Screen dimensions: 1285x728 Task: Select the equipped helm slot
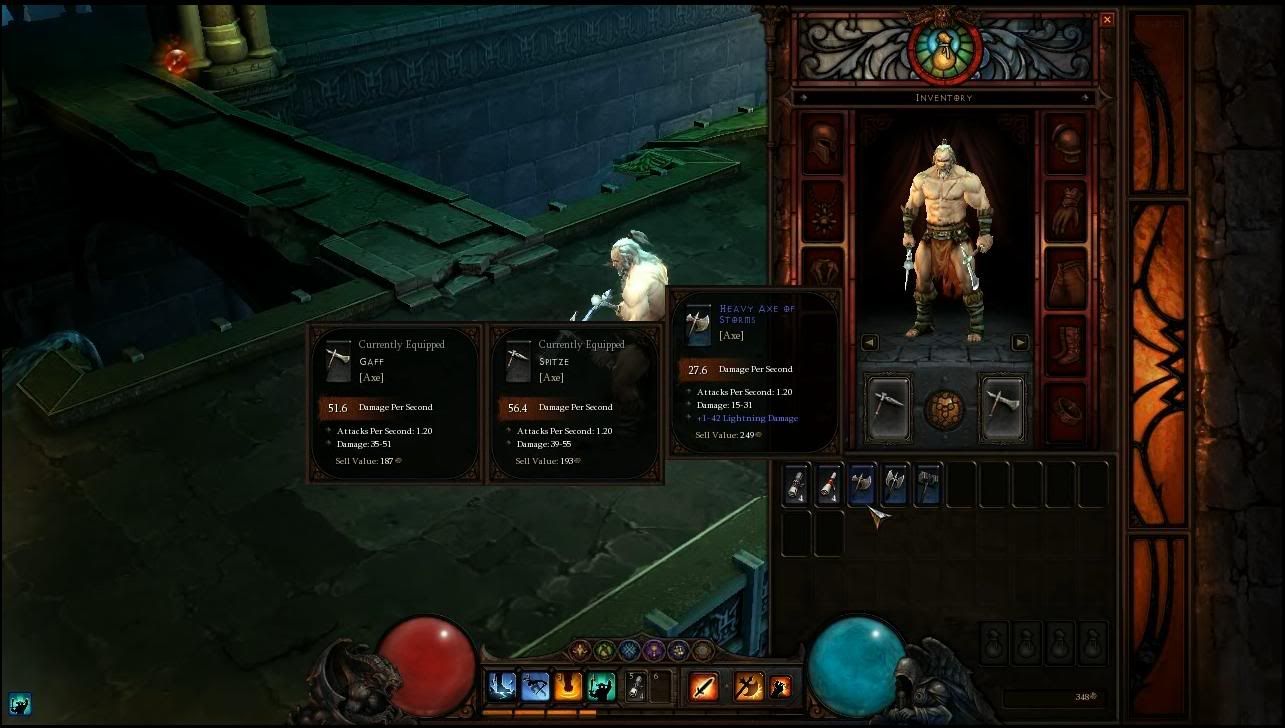click(x=822, y=144)
